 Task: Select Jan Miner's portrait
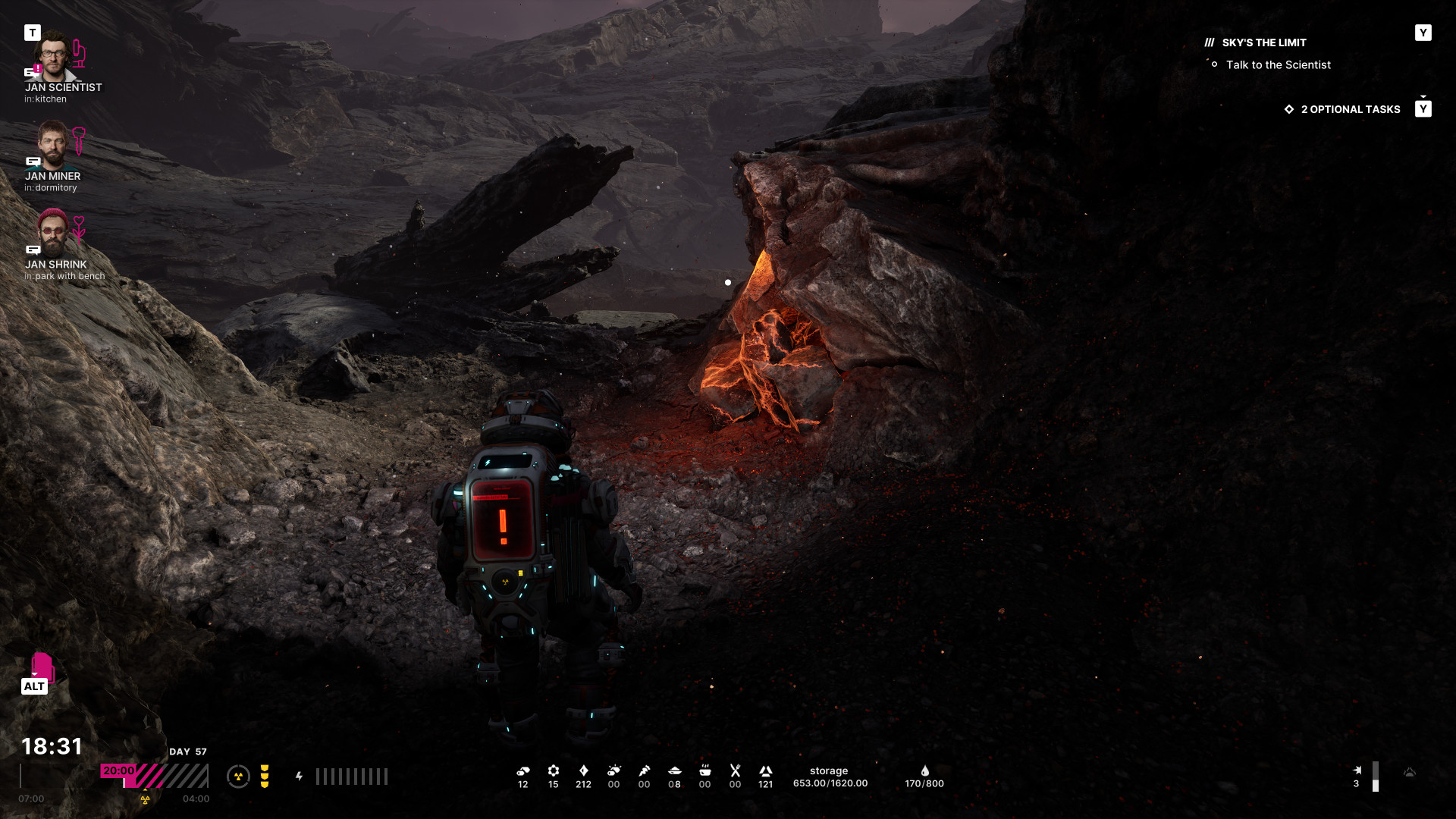[x=52, y=145]
